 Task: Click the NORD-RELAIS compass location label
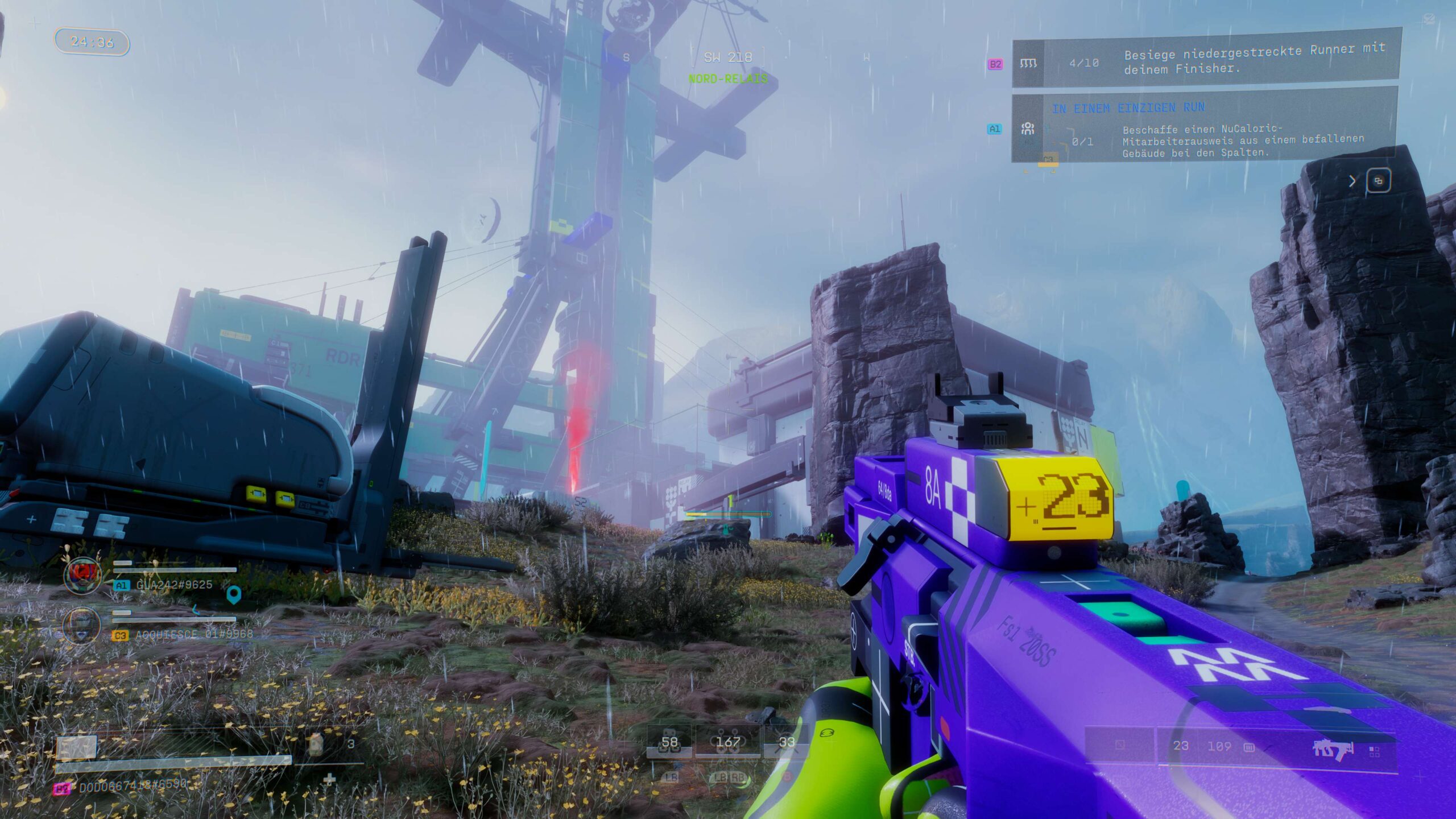pos(728,79)
